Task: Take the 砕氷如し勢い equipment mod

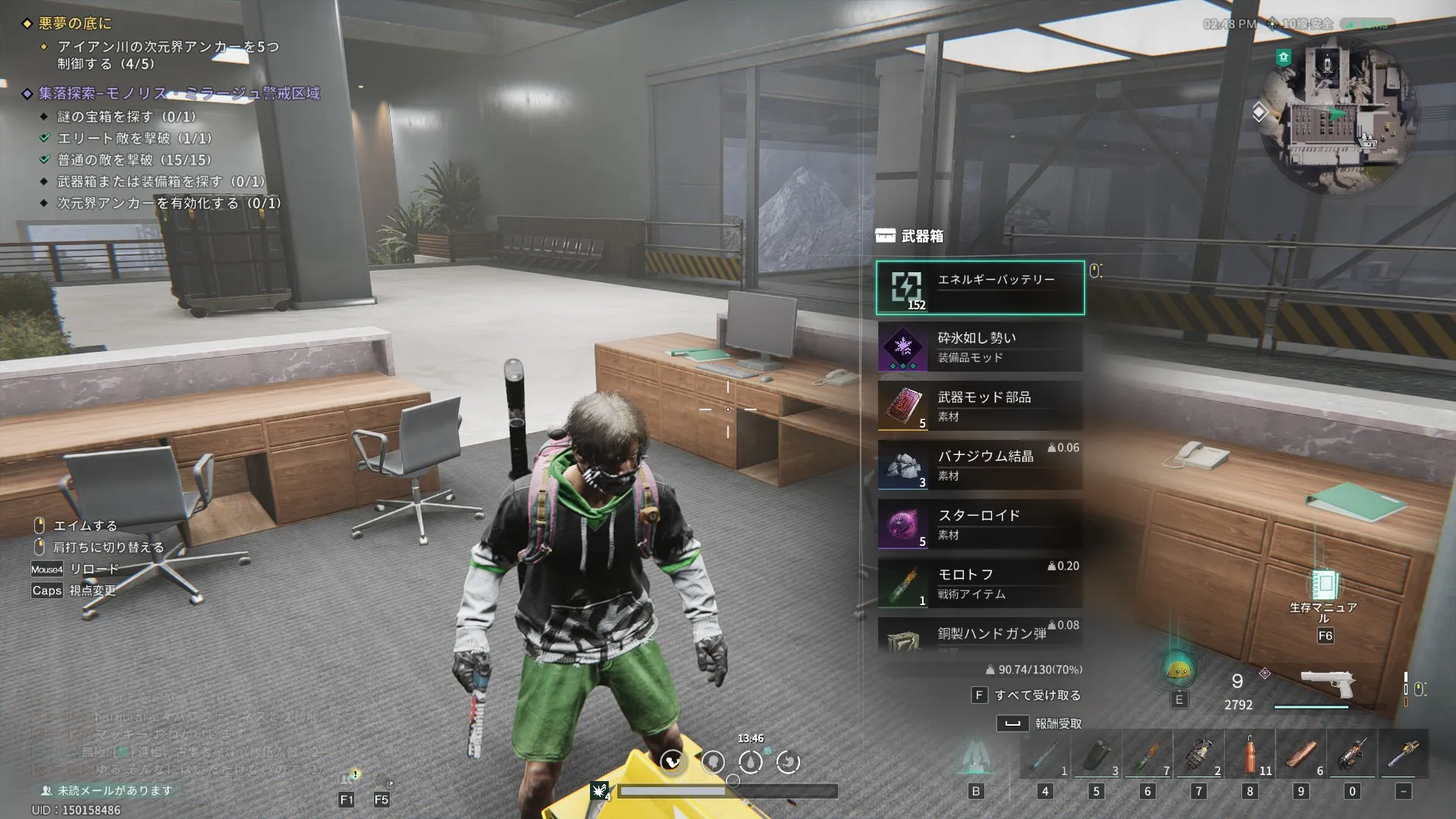Action: [980, 347]
